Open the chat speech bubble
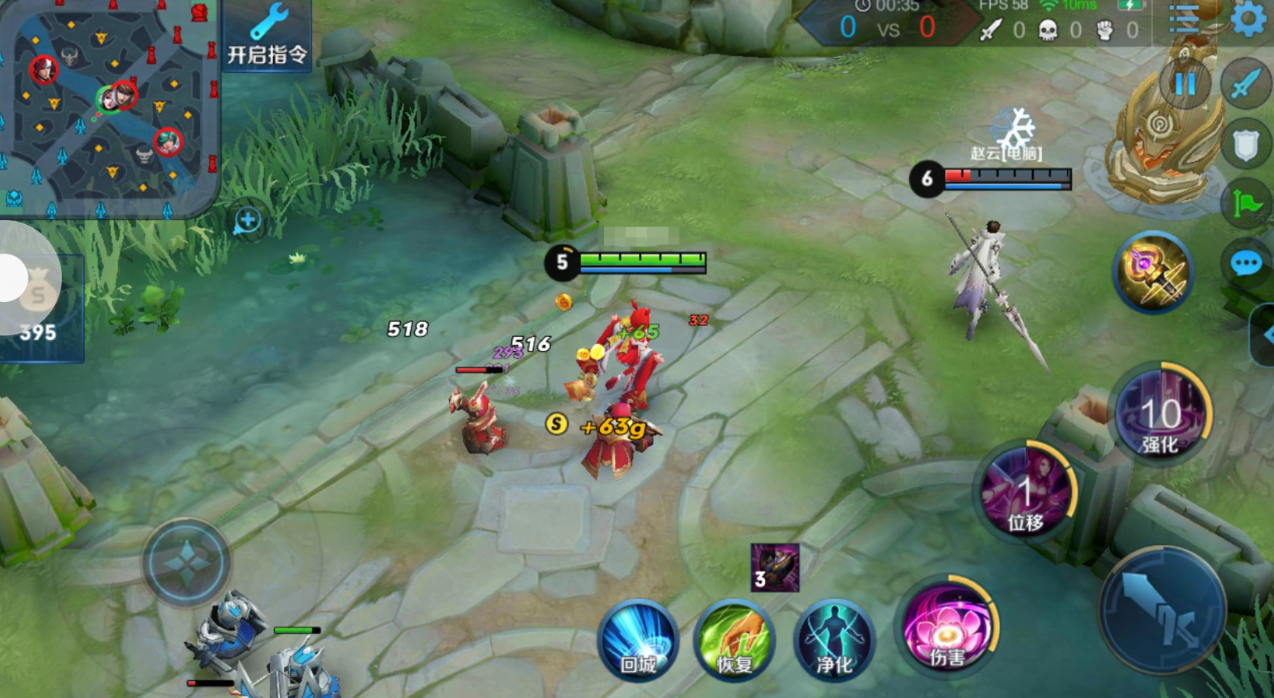The height and width of the screenshot is (698, 1274). [1246, 263]
